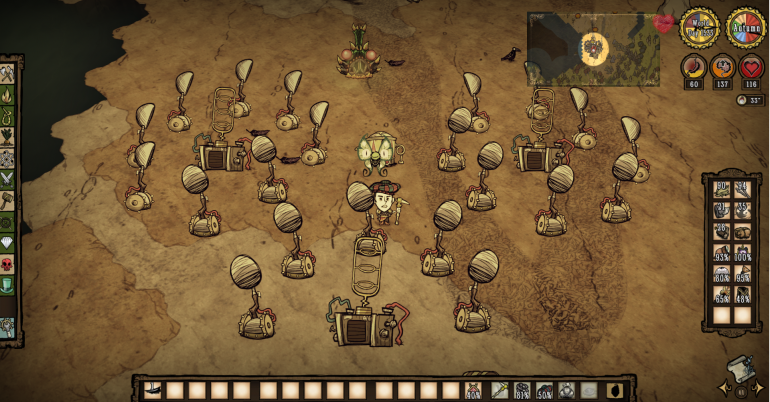Click the Autumn season clock

point(745,28)
